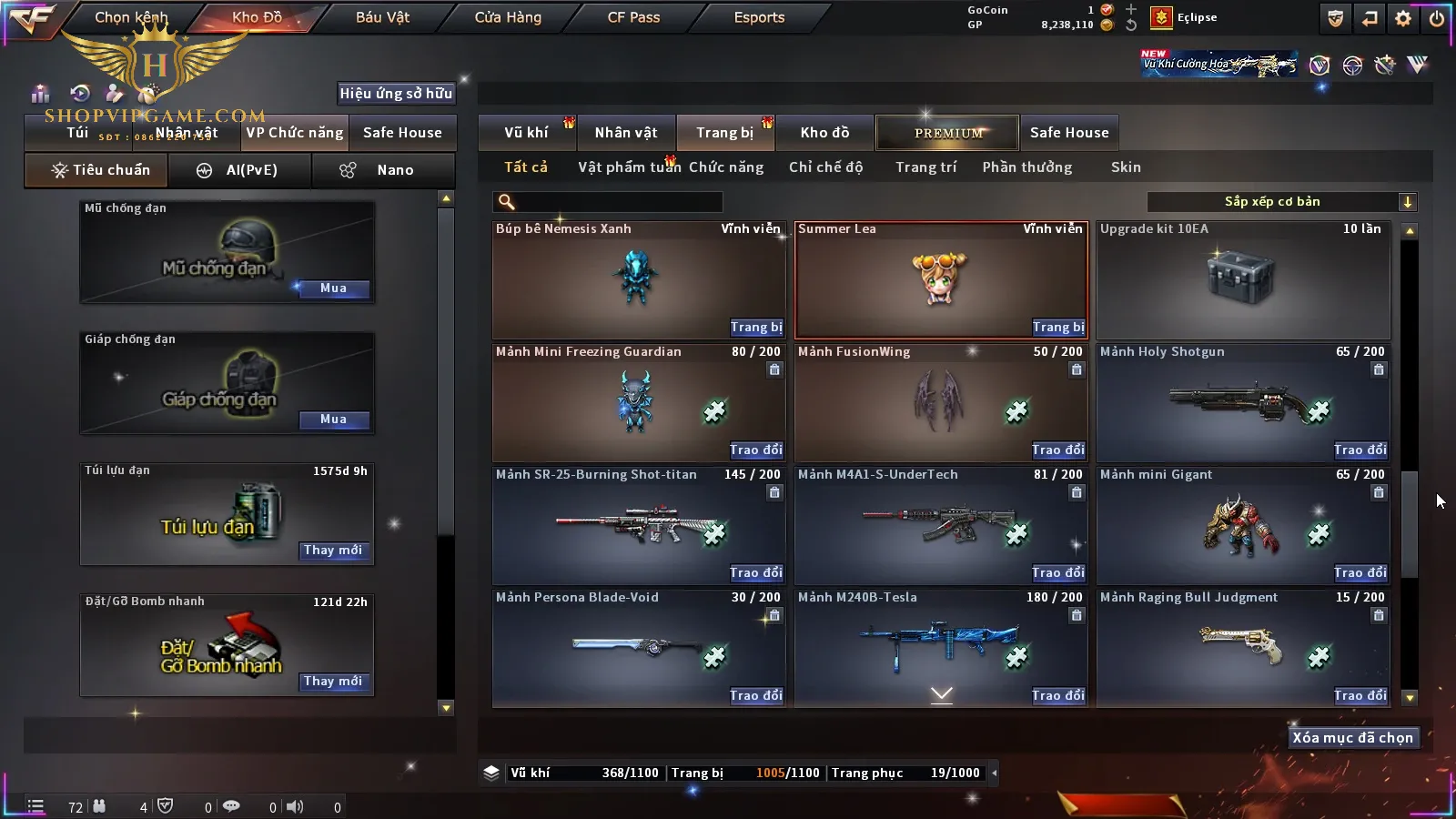Viewport: 1456px width, 819px height.
Task: Click Xóa mục đã chọn button
Action: coord(1352,738)
